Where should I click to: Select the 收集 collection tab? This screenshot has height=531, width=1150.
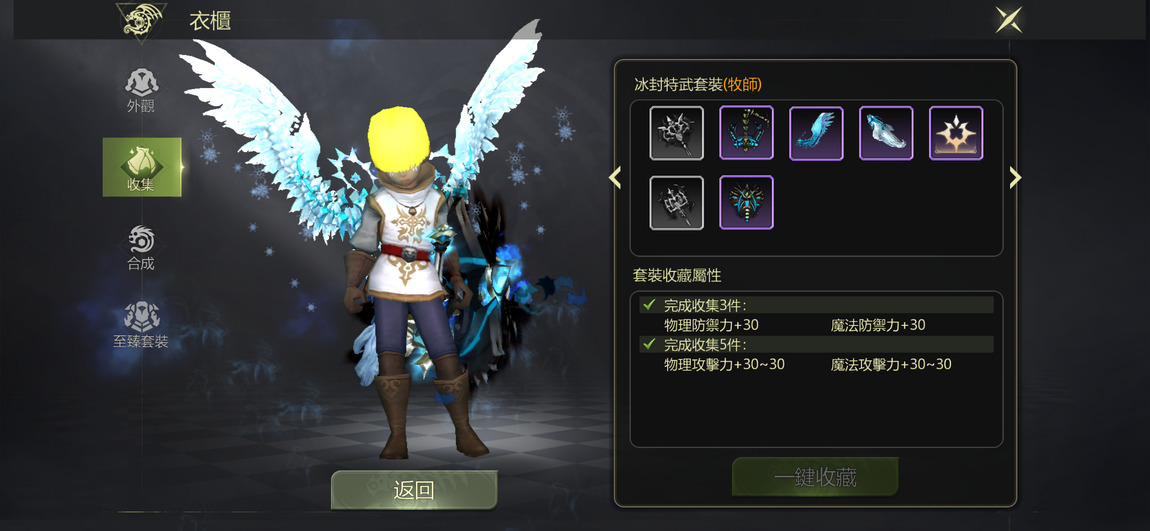tap(141, 167)
